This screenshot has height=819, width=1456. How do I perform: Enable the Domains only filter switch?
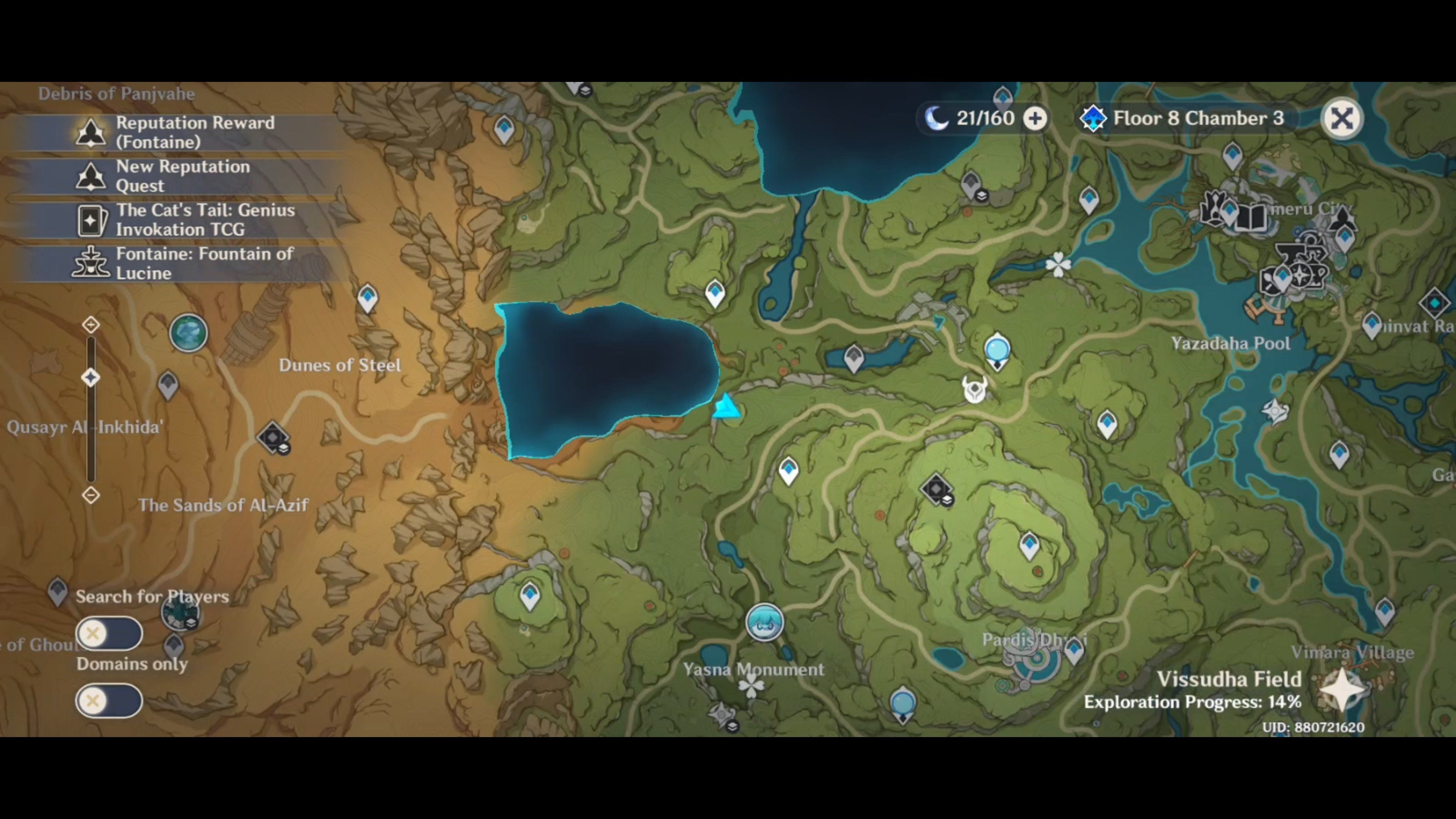pyautogui.click(x=108, y=701)
